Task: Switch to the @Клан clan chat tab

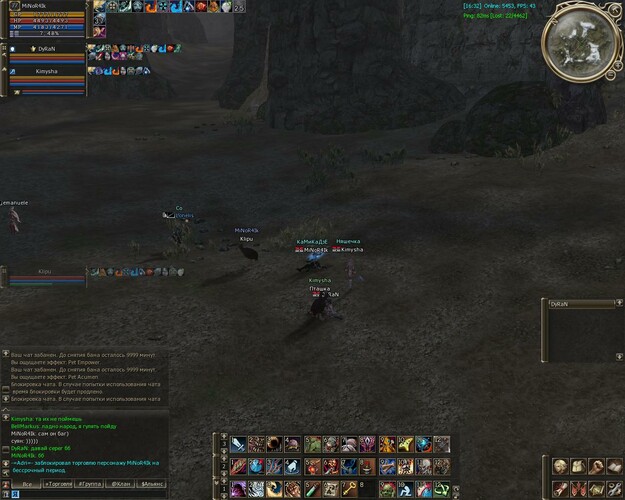Action: (x=121, y=483)
